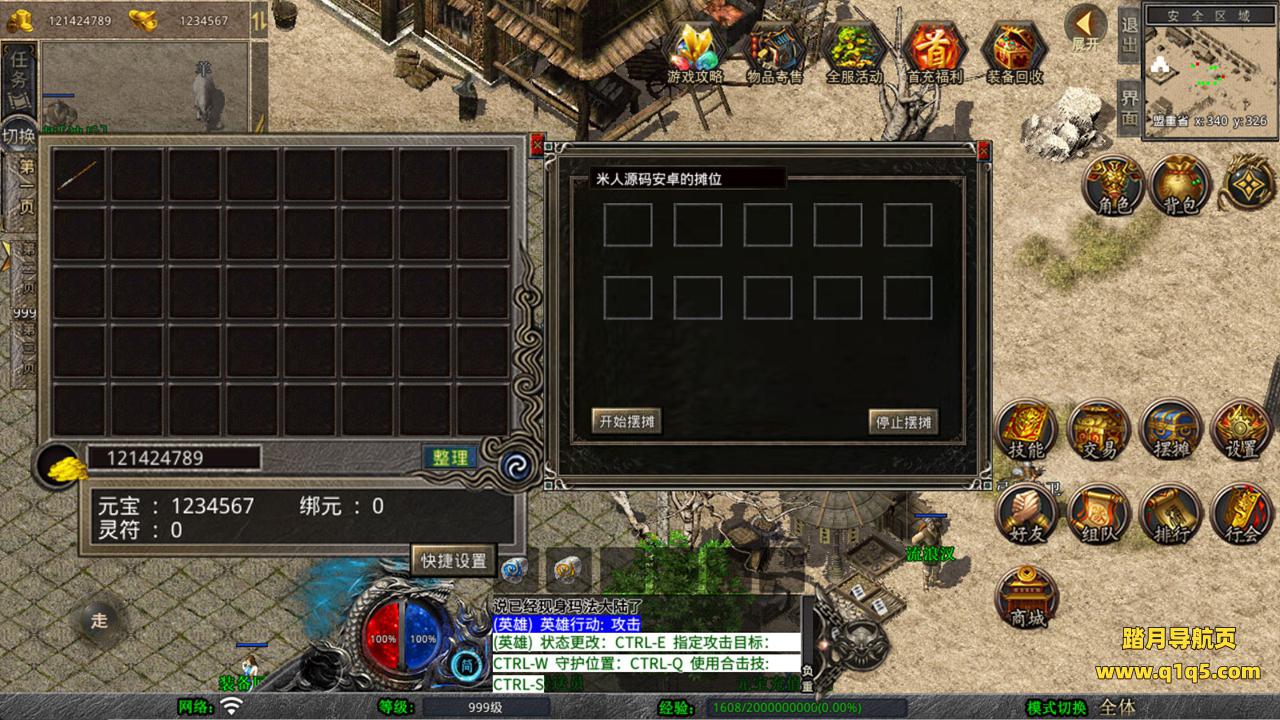Open the 装备回收 equipment recycle icon
The width and height of the screenshot is (1280, 720).
tap(1014, 48)
